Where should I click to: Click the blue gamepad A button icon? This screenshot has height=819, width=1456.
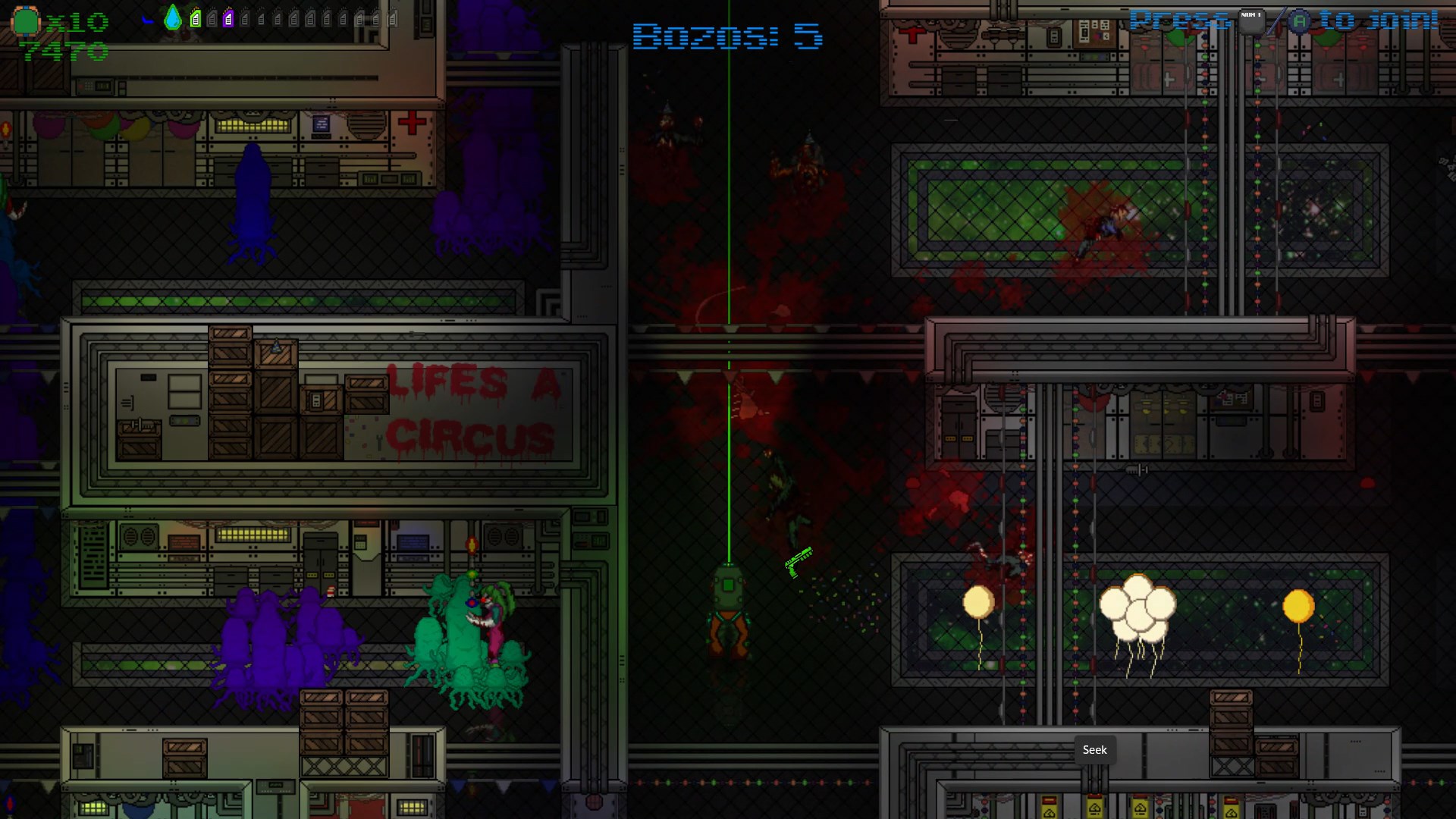[x=1300, y=21]
